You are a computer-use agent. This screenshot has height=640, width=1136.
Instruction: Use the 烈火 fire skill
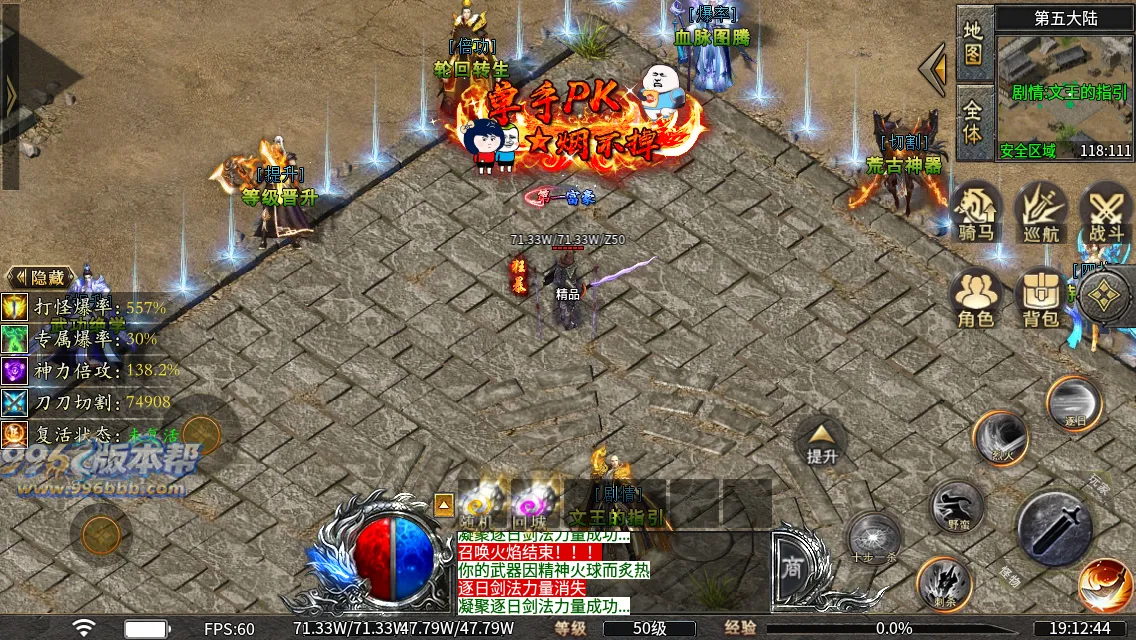[x=1000, y=437]
